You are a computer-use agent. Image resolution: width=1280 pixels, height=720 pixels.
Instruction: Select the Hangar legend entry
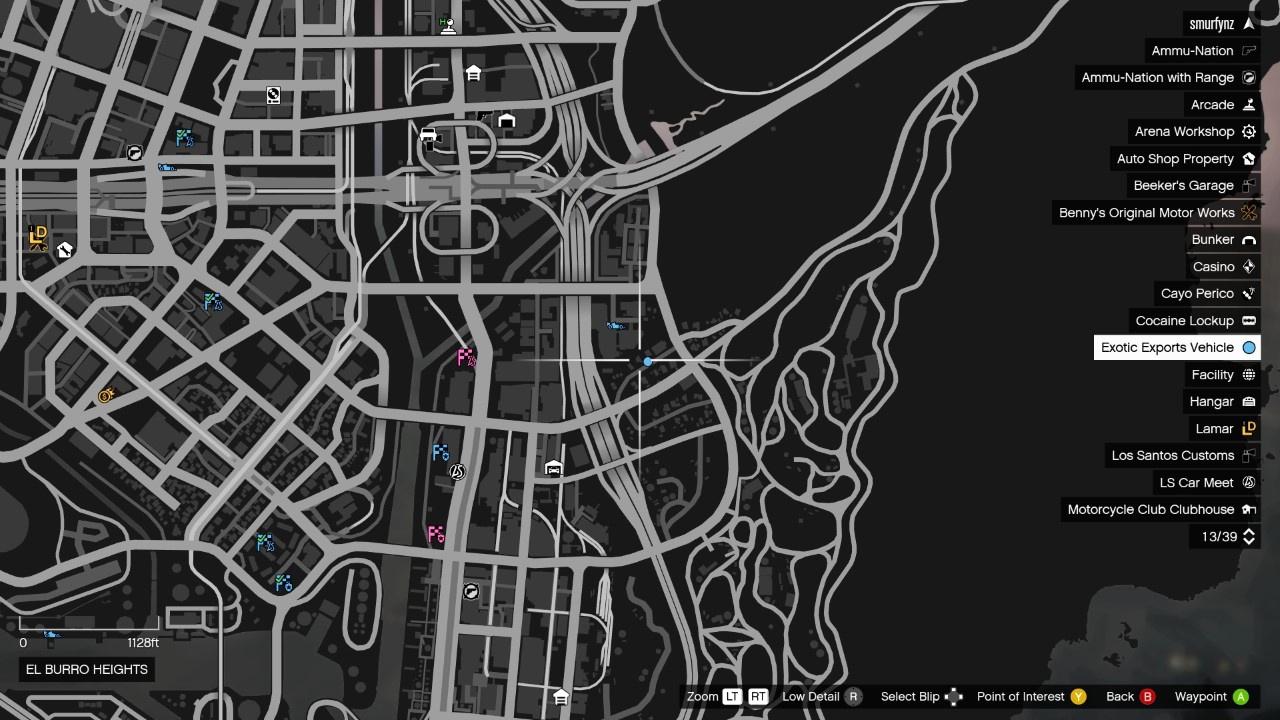(1211, 402)
